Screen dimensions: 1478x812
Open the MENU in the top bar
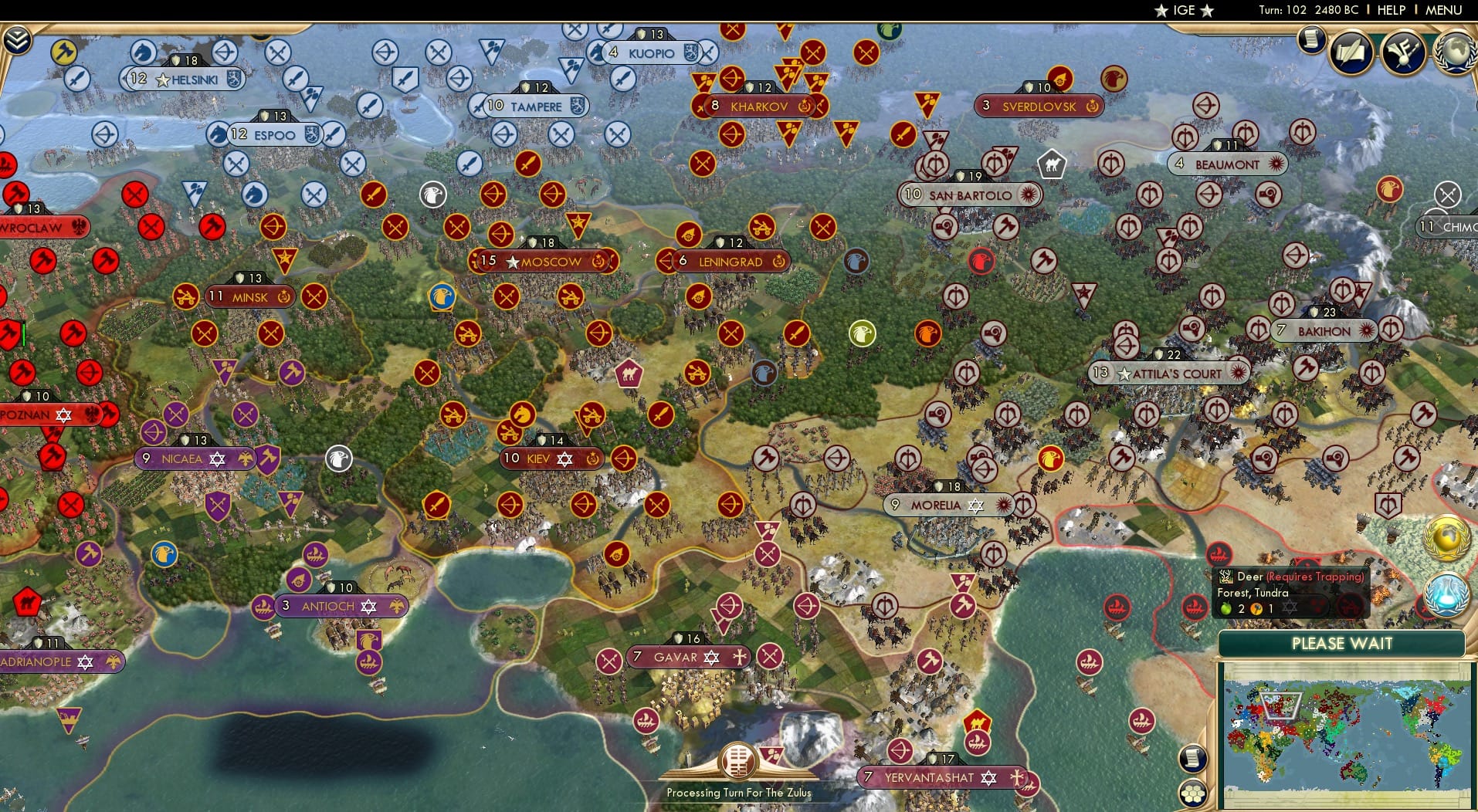point(1445,10)
